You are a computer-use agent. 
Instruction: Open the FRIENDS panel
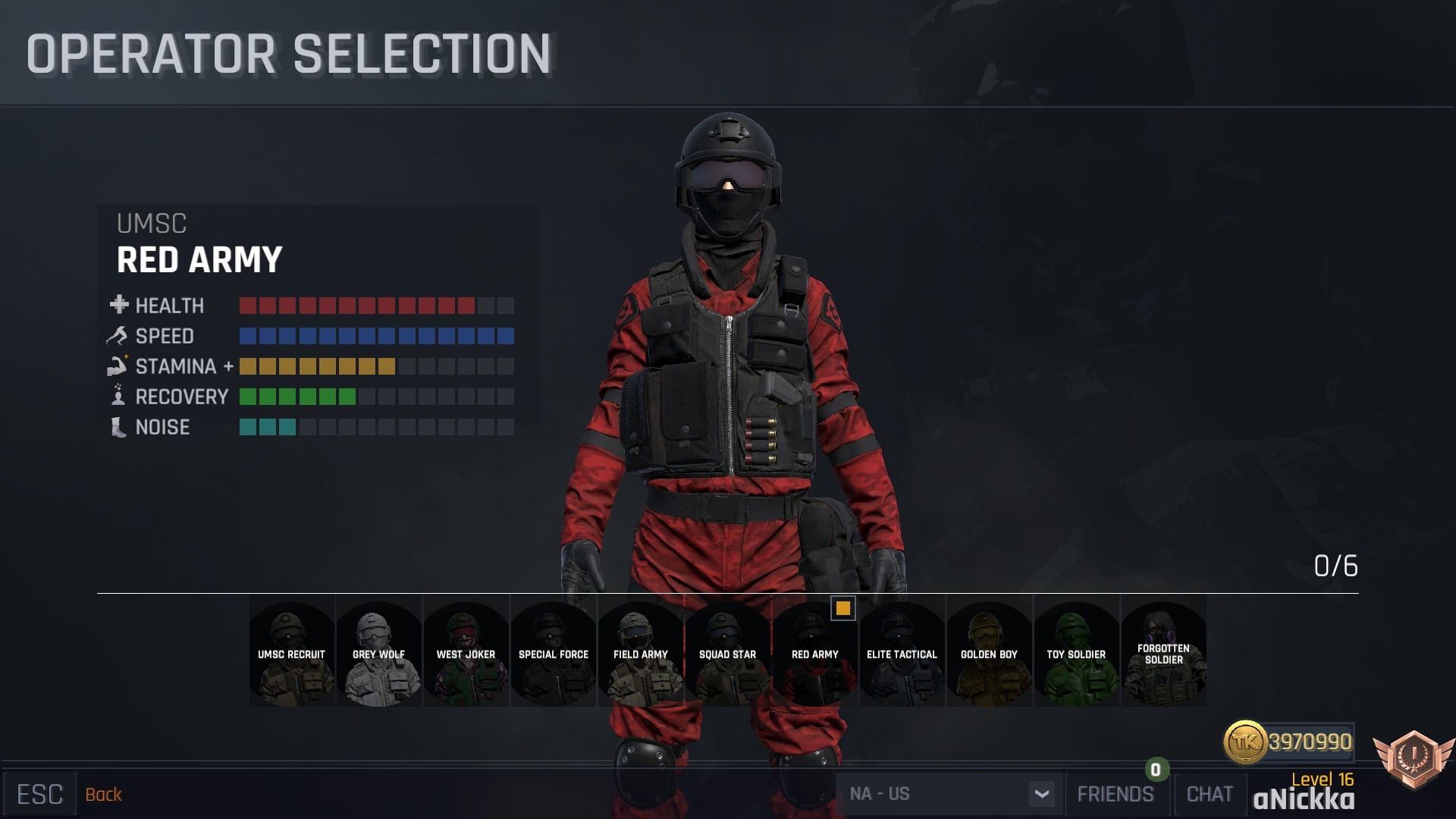point(1116,794)
